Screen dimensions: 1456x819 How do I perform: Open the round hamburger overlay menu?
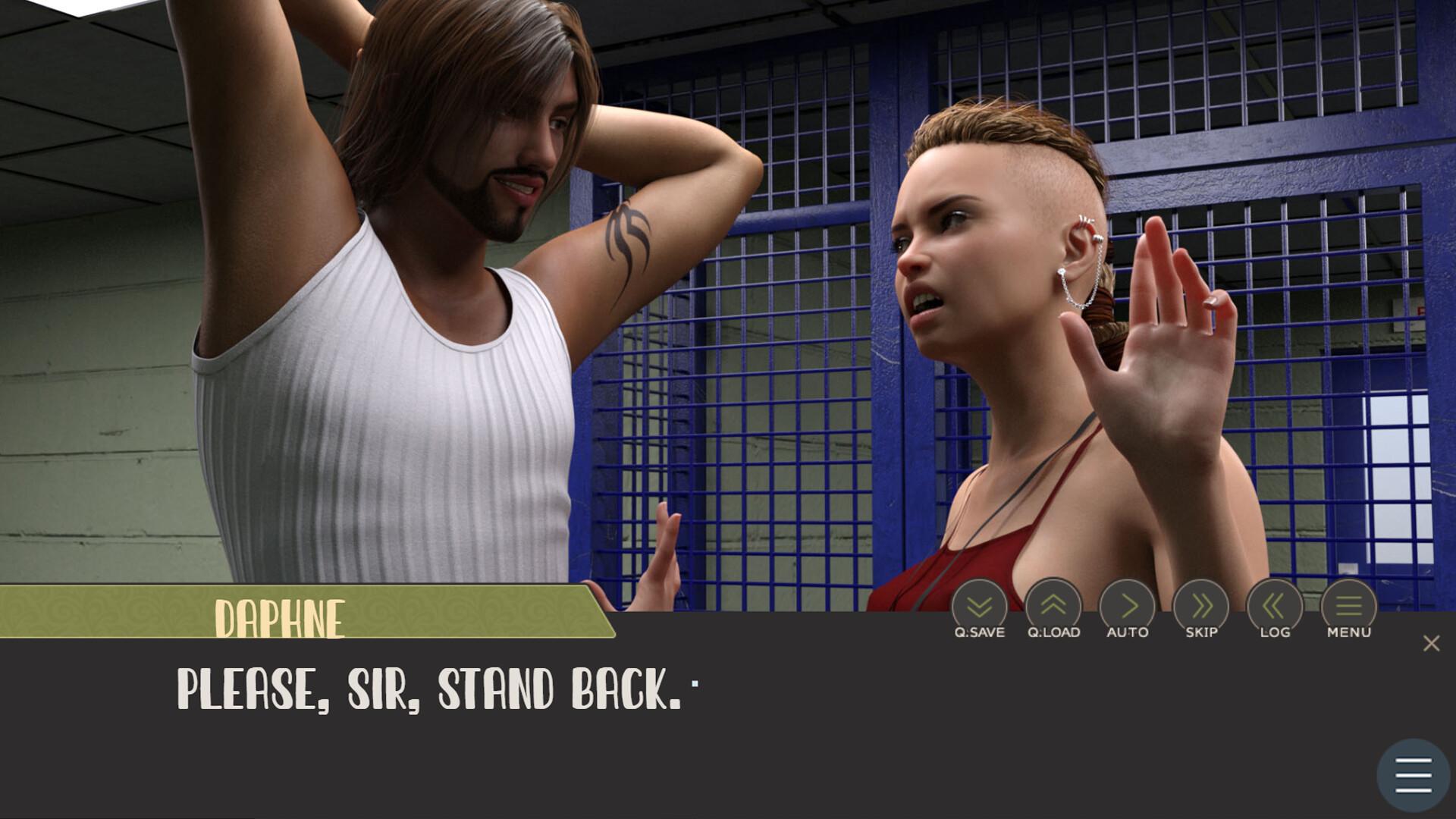pos(1413,775)
